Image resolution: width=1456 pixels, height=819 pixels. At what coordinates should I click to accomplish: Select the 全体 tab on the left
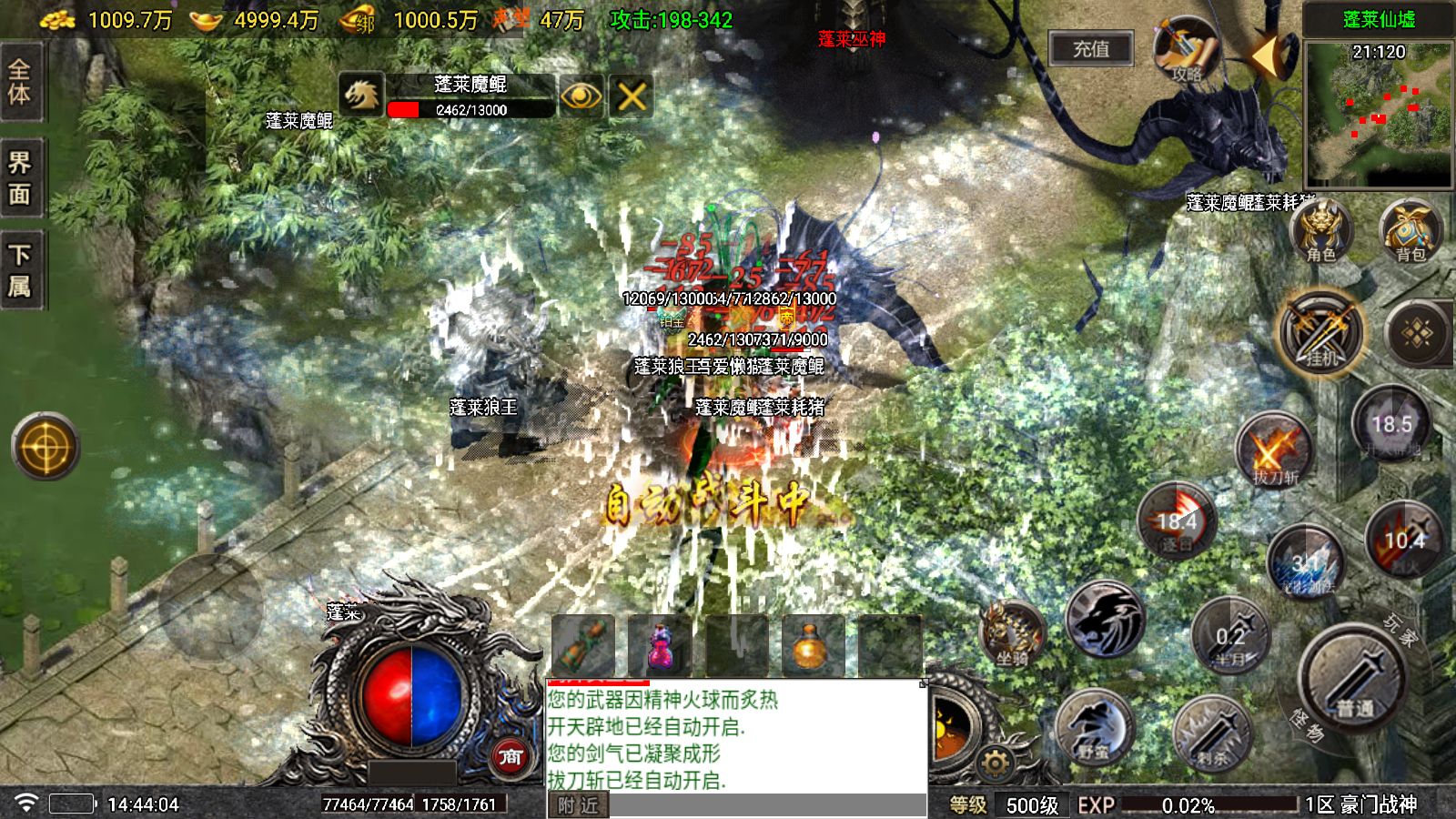[20, 81]
